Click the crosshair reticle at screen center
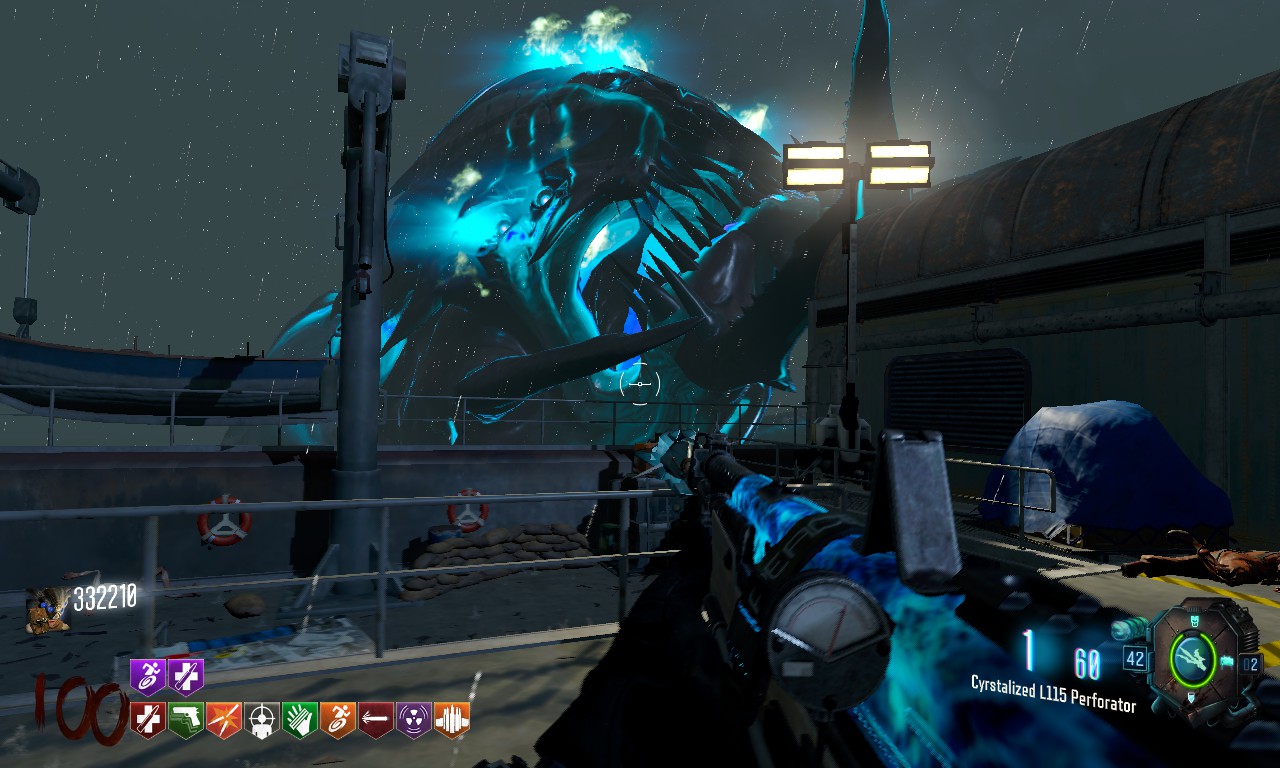The width and height of the screenshot is (1280, 768). tap(640, 382)
